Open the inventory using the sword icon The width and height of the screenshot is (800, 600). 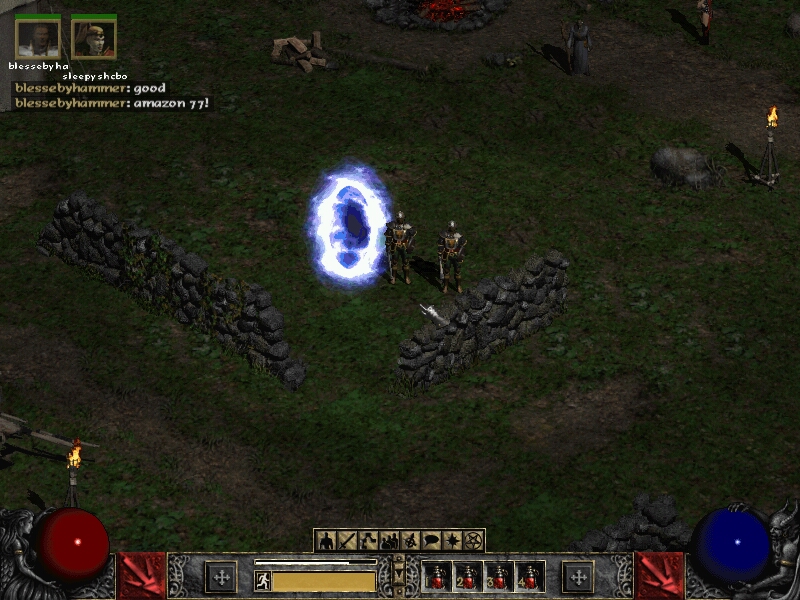pos(347,541)
